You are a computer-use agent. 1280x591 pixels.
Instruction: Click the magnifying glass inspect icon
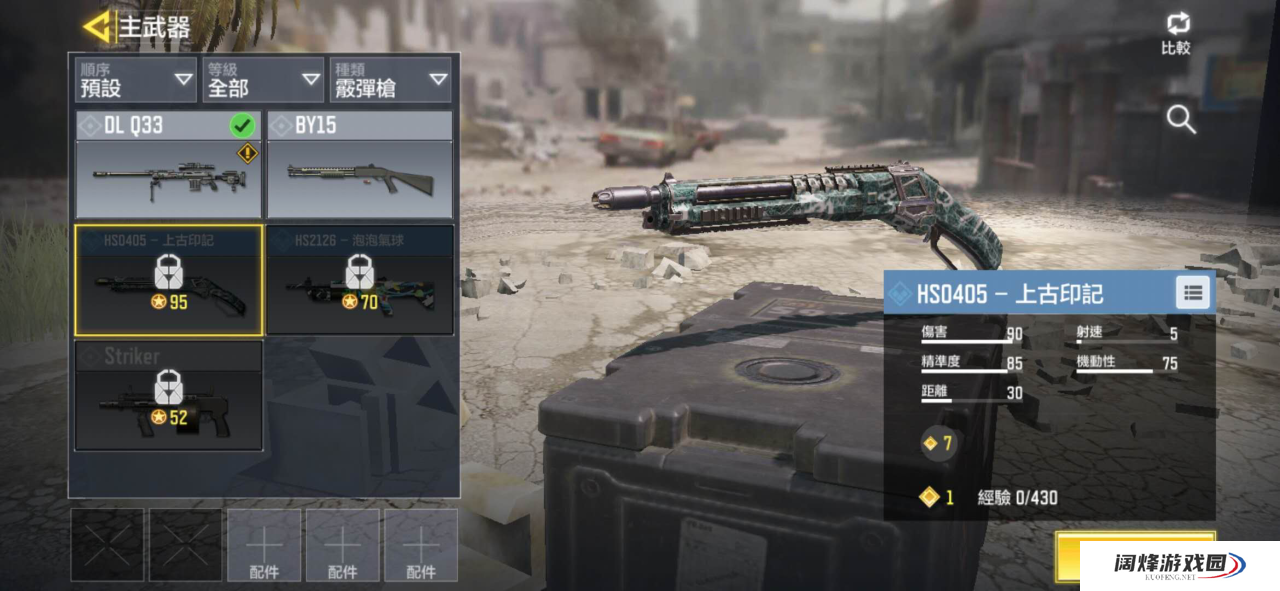click(x=1181, y=120)
